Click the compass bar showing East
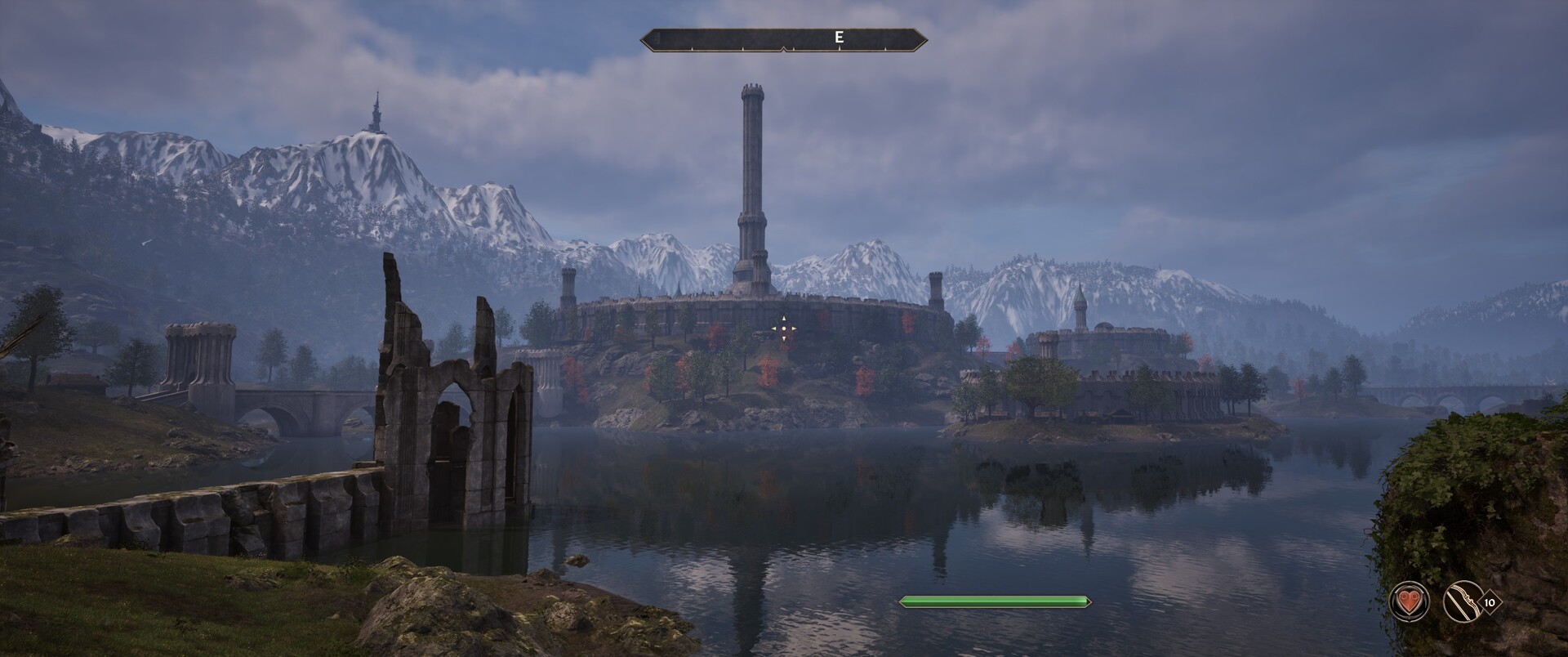Screen dimensions: 1568x657 784,38
